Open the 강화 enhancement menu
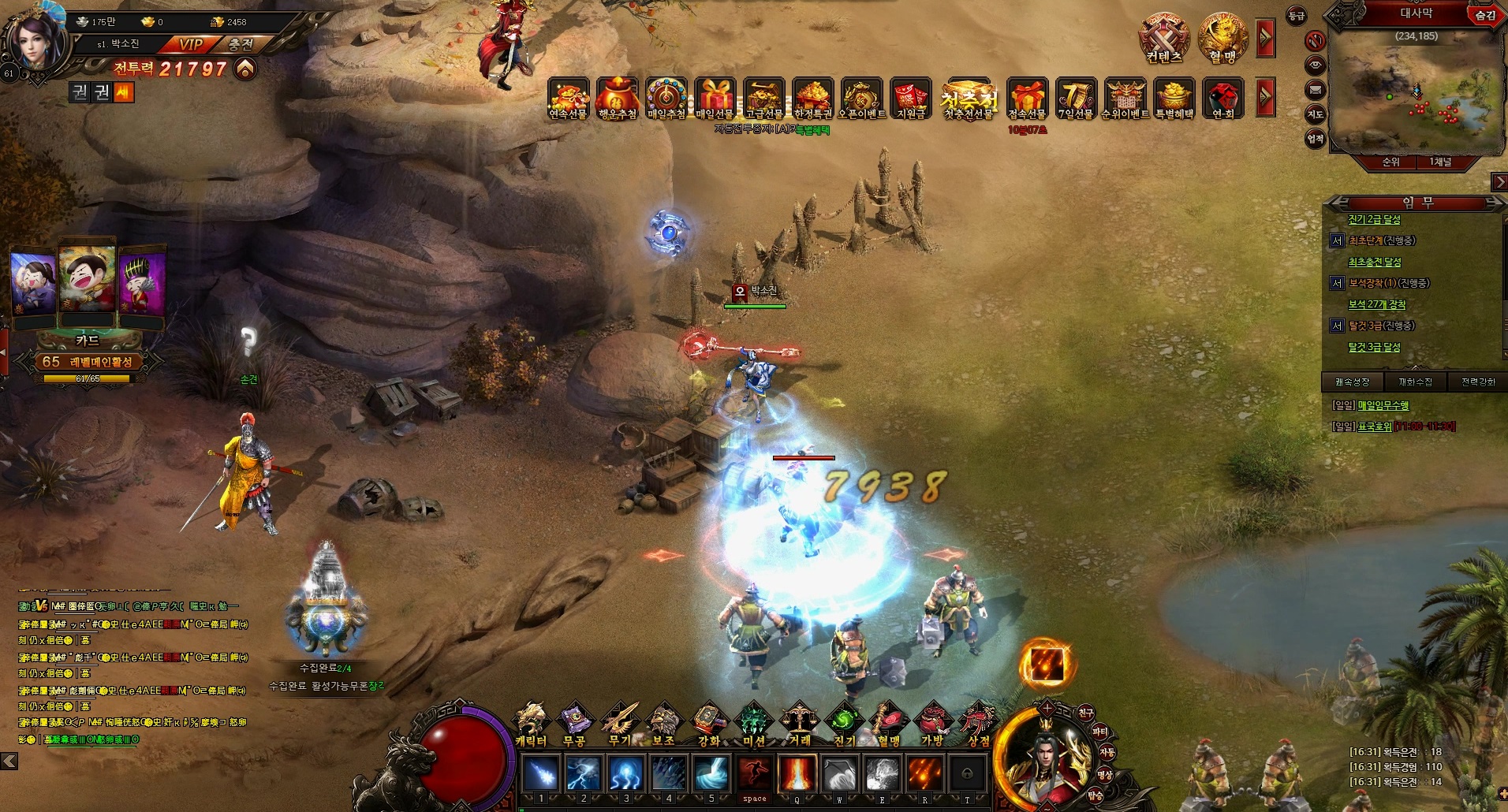This screenshot has width=1508, height=812. click(x=709, y=724)
